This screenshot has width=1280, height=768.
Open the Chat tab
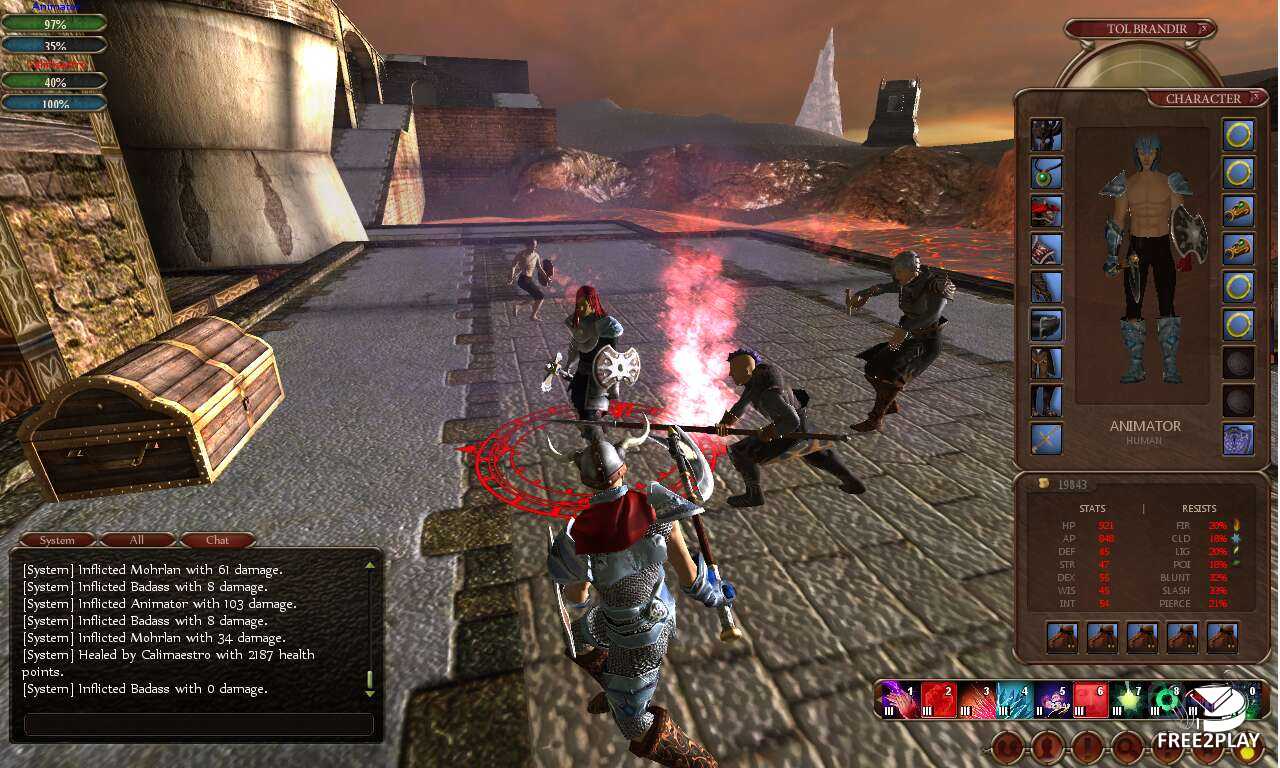[217, 540]
